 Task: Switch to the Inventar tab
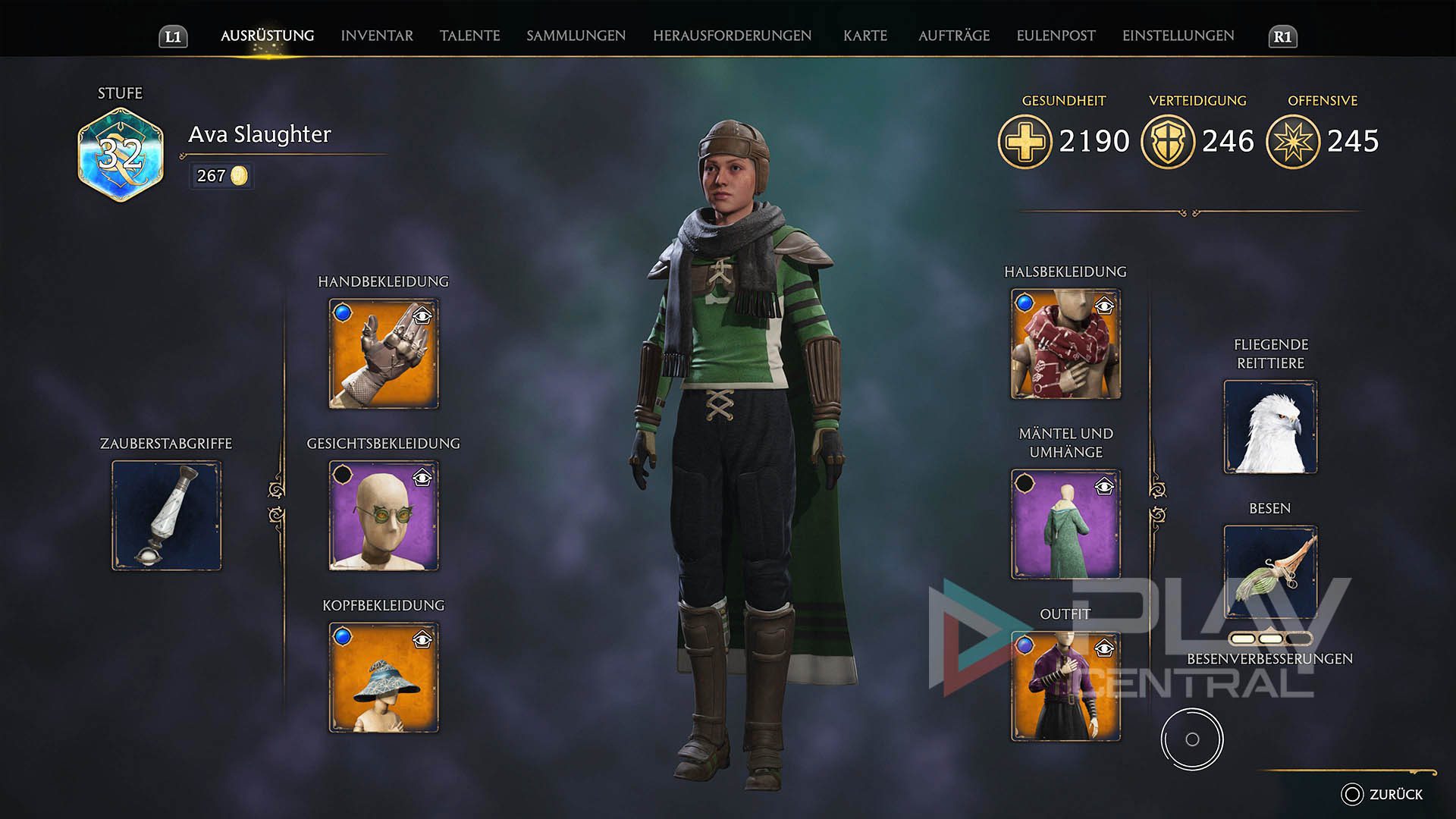pyautogui.click(x=377, y=36)
